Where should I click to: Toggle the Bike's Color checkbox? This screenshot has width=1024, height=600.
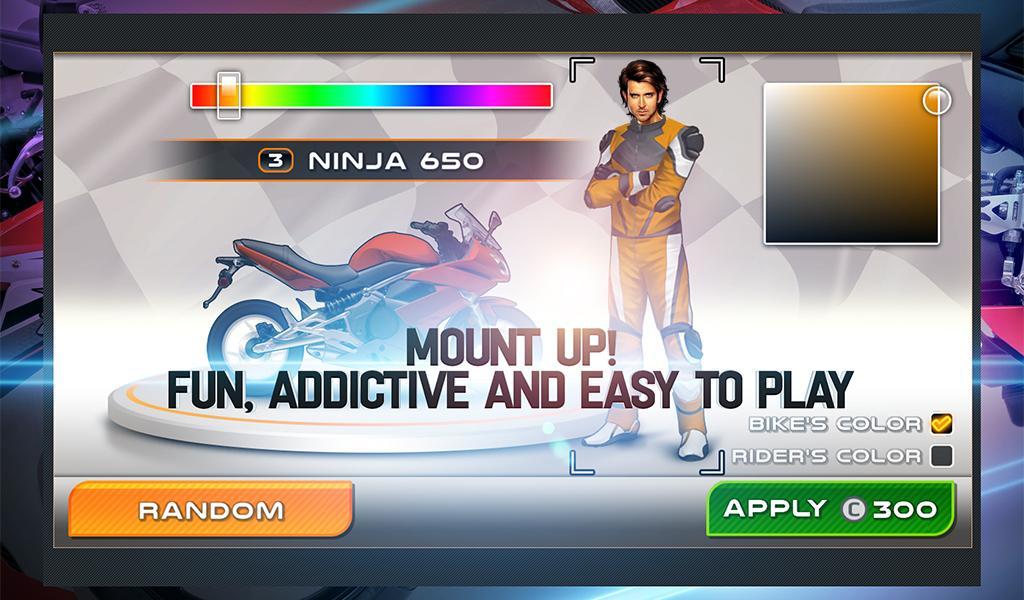pos(940,424)
